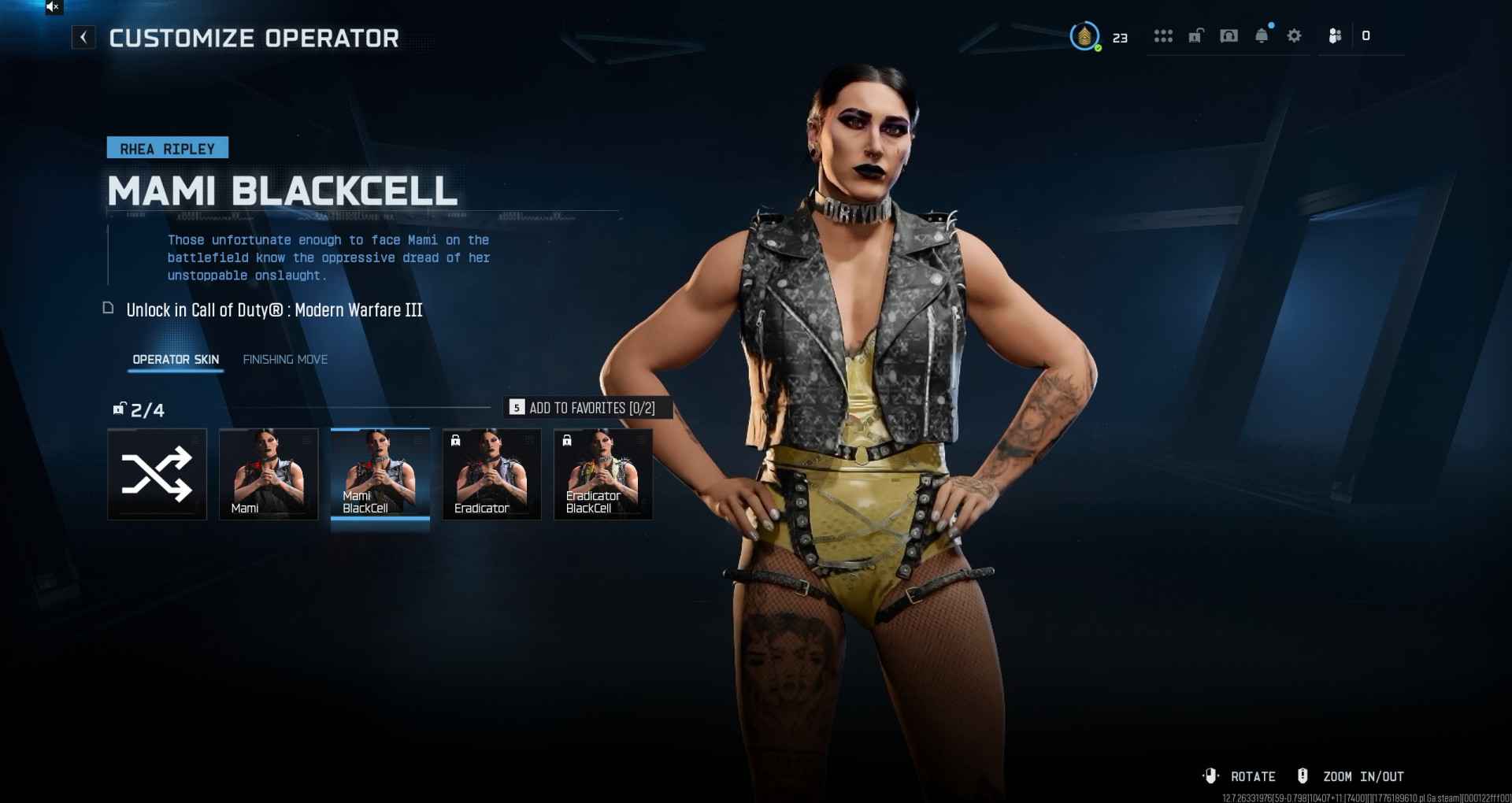Open the grid dots menu icon
This screenshot has width=1512, height=803.
point(1163,36)
